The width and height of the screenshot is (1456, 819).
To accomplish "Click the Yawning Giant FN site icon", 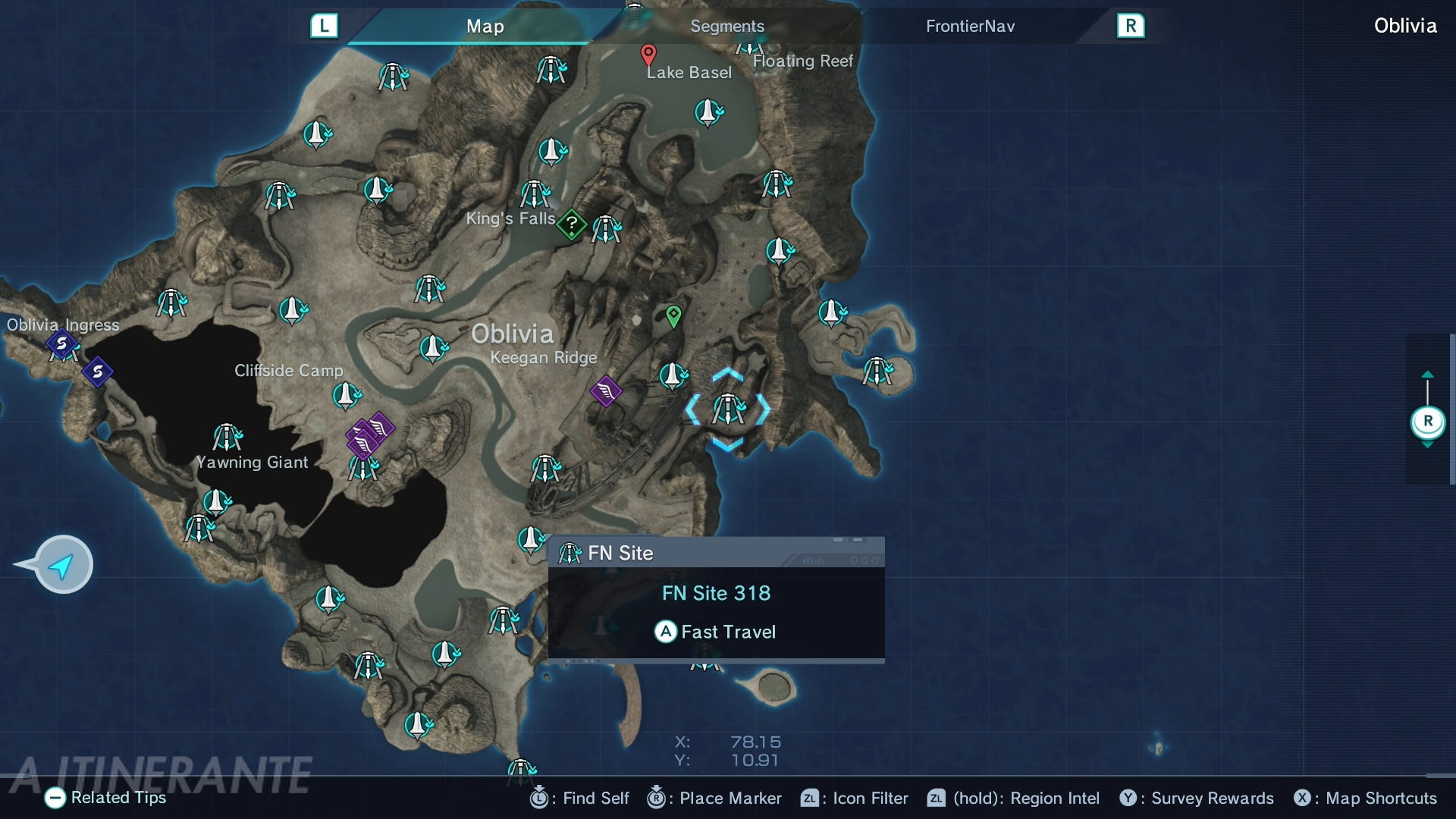I will click(227, 438).
